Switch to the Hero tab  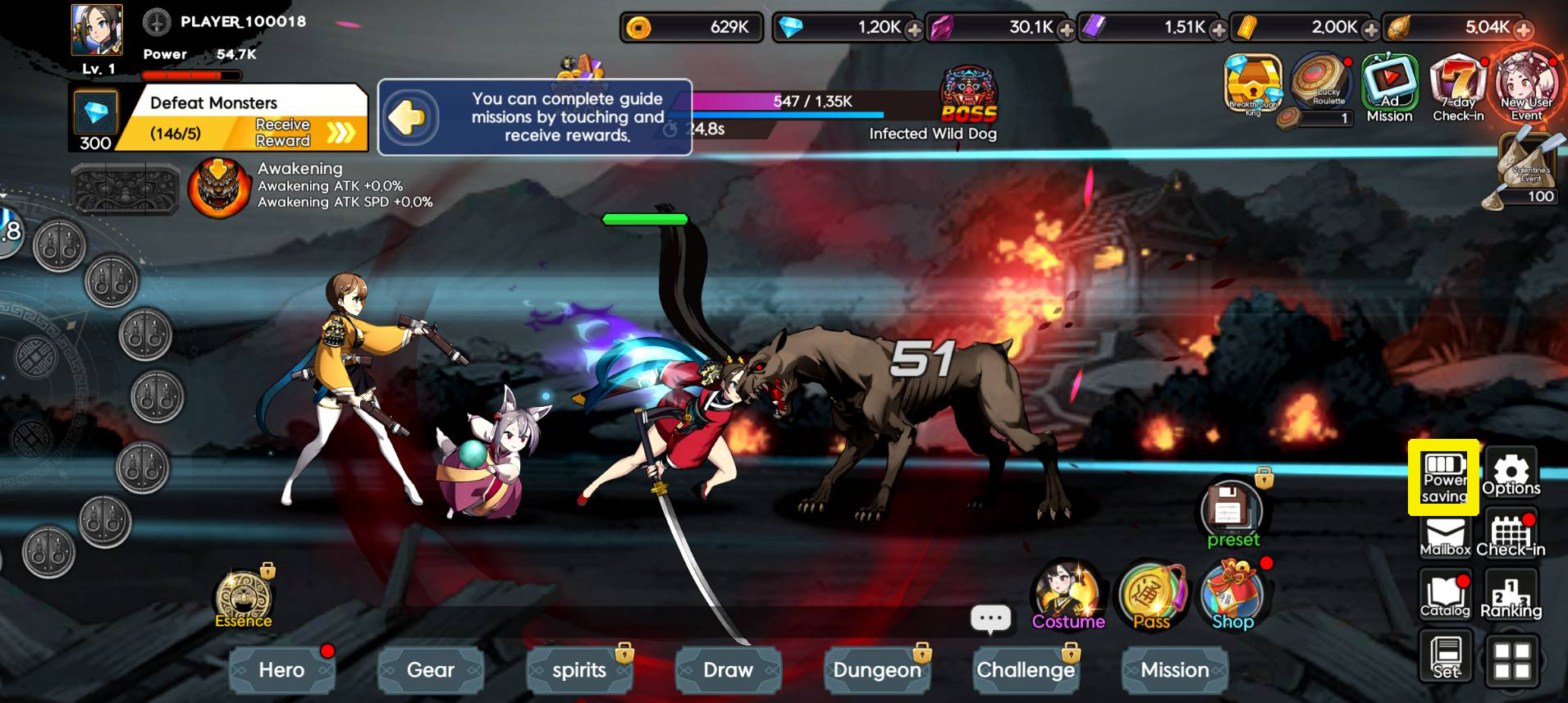click(x=281, y=670)
